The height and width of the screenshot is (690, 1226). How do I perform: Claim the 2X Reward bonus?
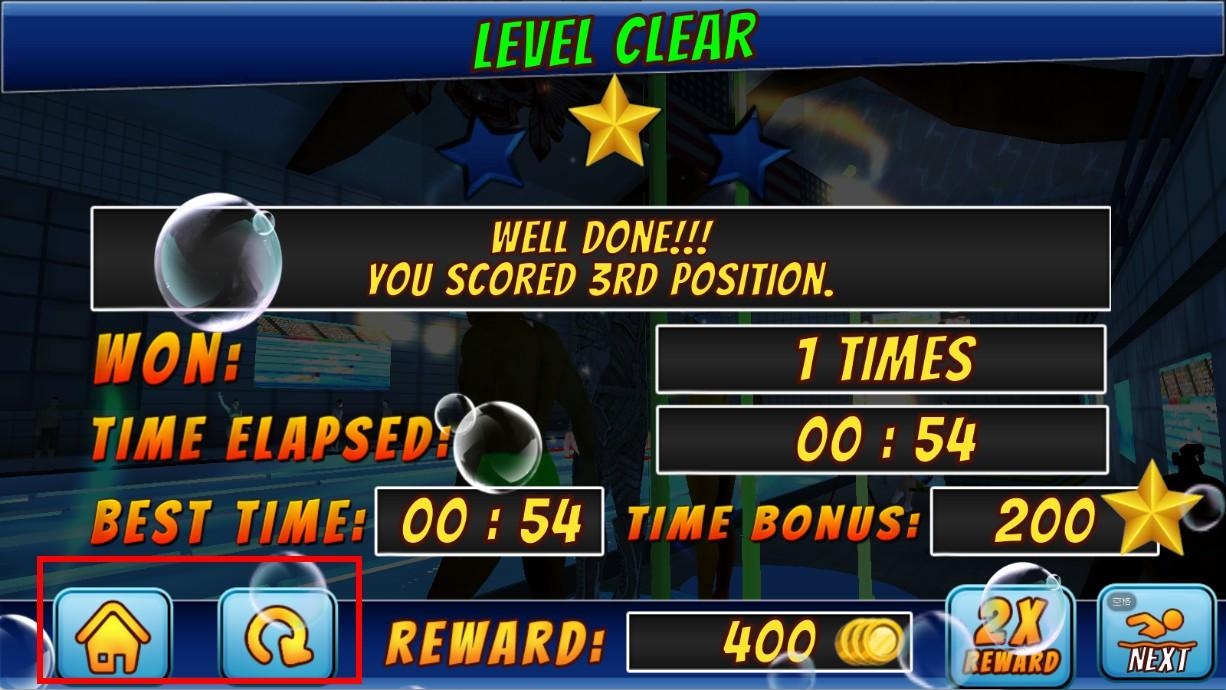pos(1009,637)
